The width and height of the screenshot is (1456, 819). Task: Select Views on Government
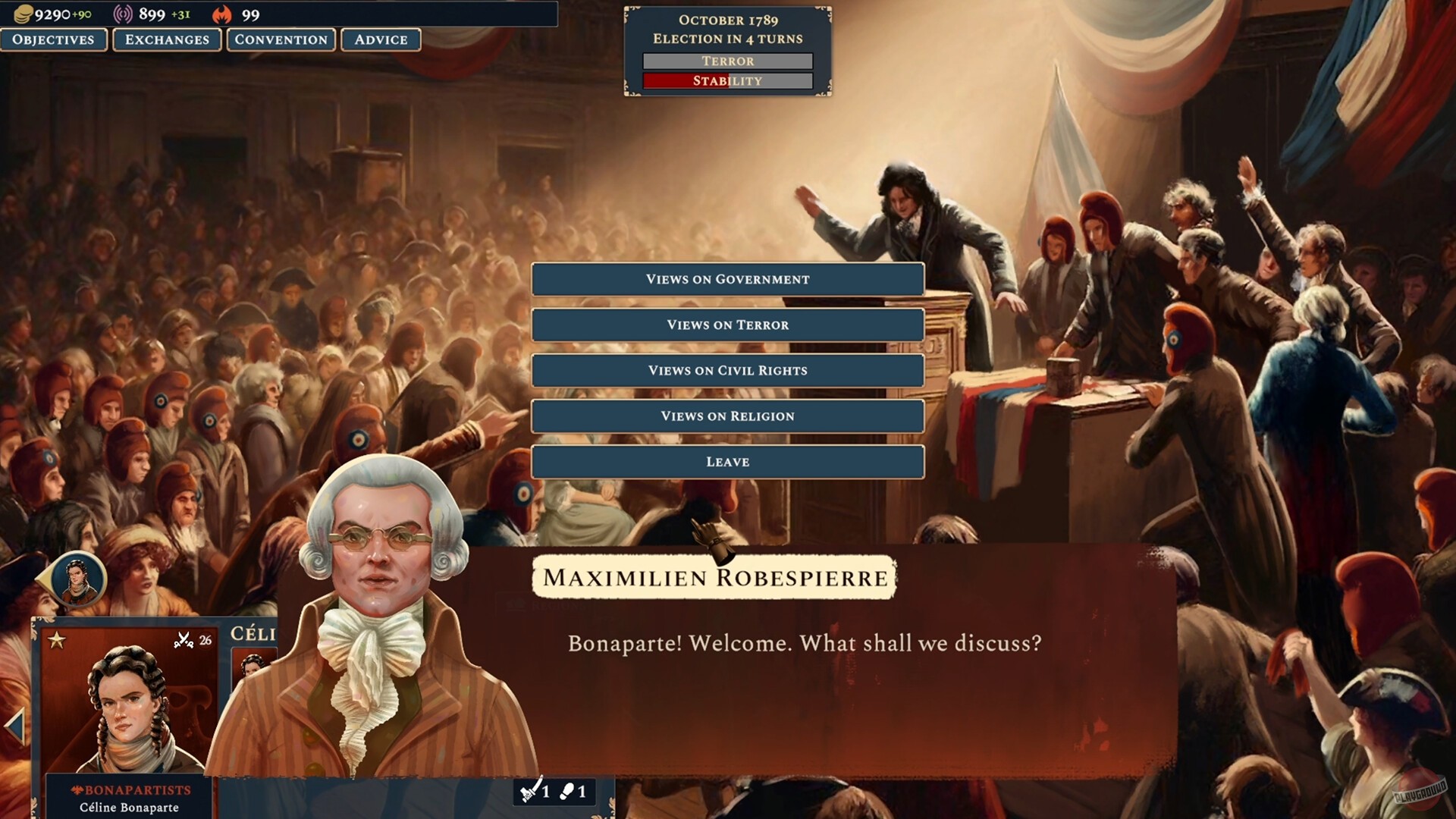click(x=728, y=279)
